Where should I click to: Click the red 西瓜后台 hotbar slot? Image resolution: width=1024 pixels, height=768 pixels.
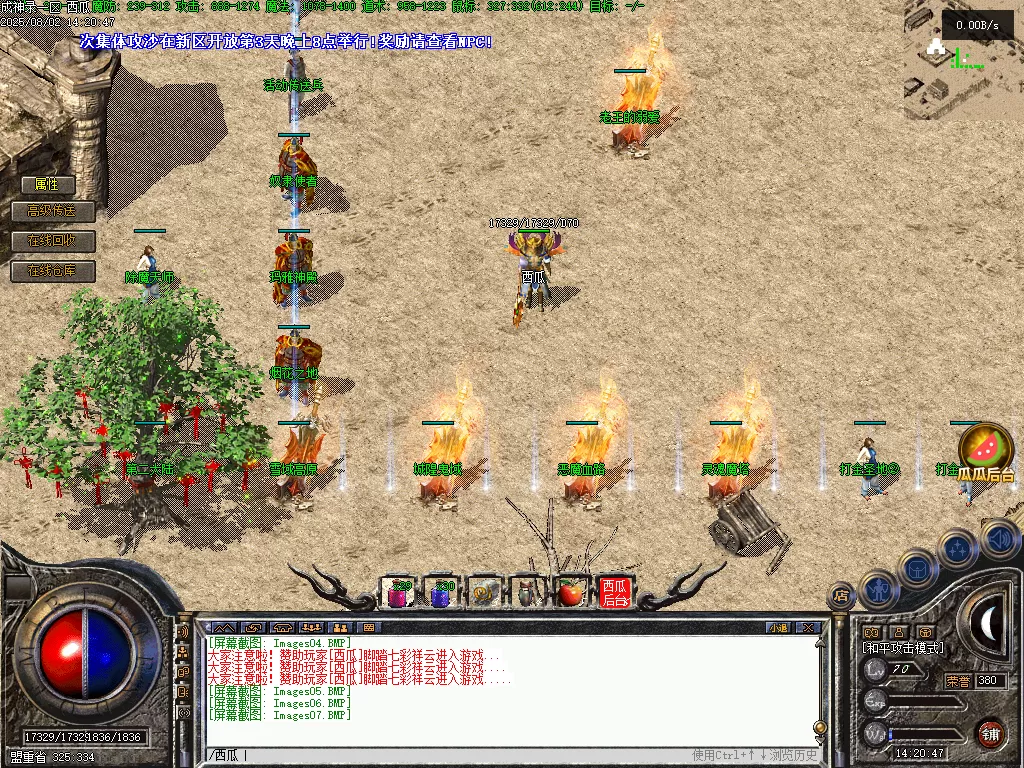pyautogui.click(x=614, y=593)
